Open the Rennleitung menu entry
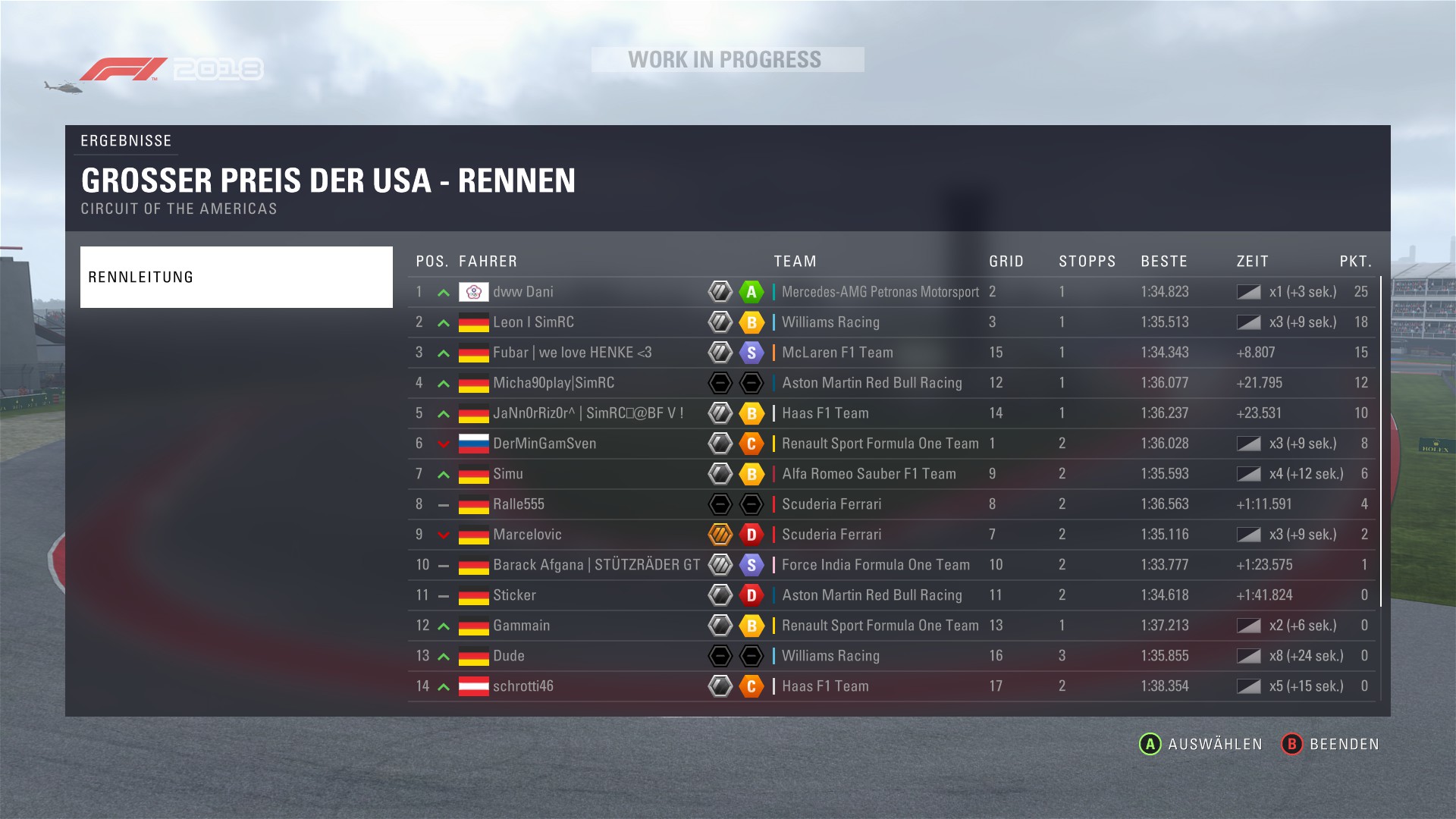Image resolution: width=1456 pixels, height=819 pixels. tap(236, 277)
